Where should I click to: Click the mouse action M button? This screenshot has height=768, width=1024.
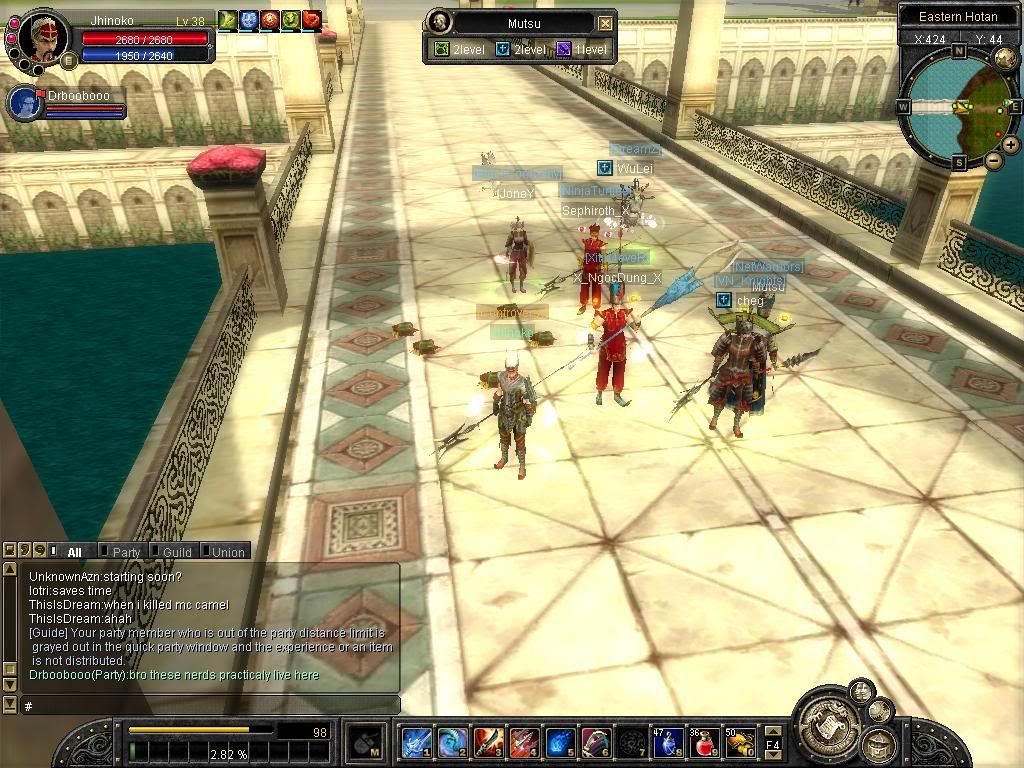365,743
